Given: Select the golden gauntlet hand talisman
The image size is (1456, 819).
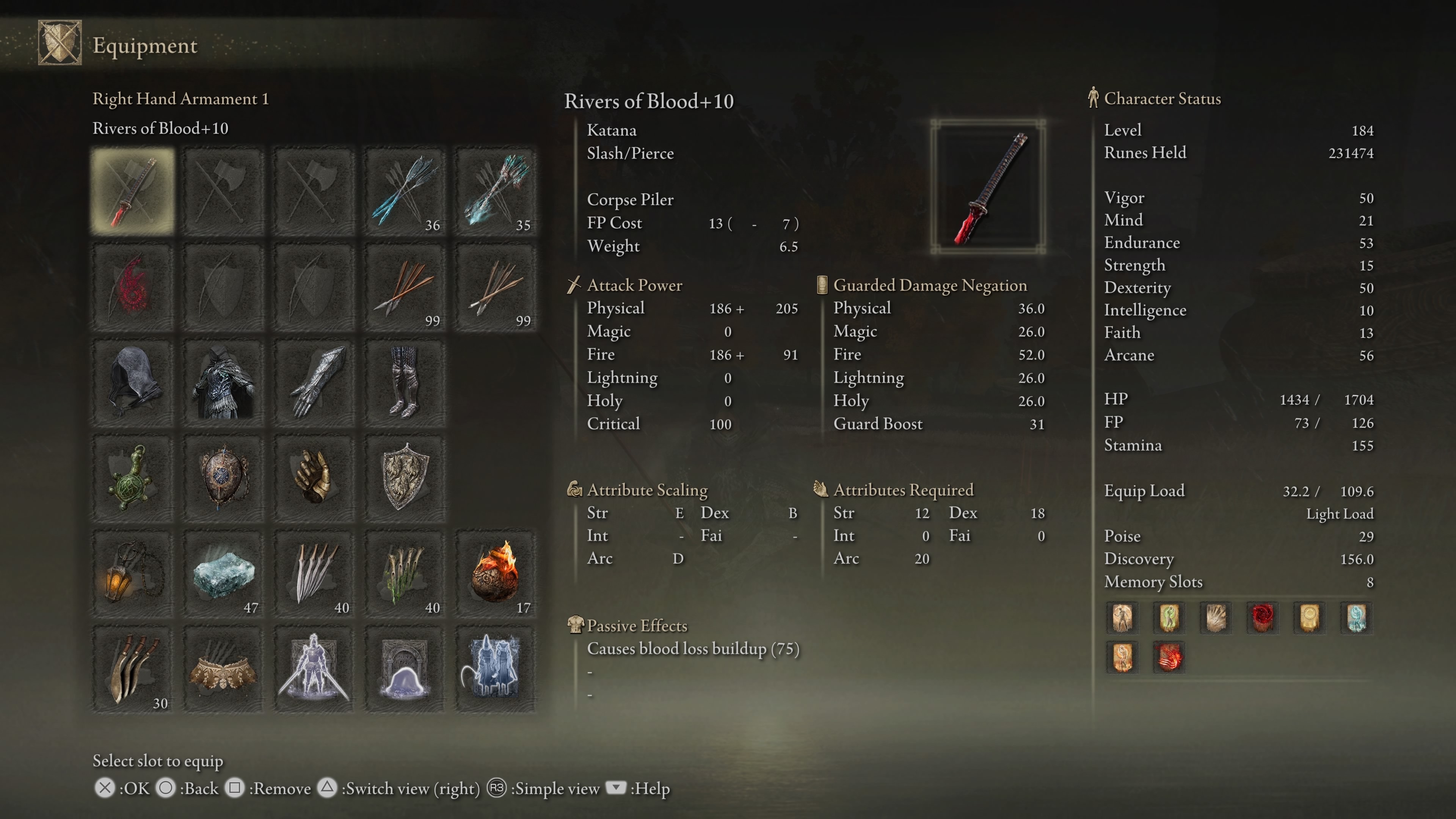Looking at the screenshot, I should pos(314,478).
